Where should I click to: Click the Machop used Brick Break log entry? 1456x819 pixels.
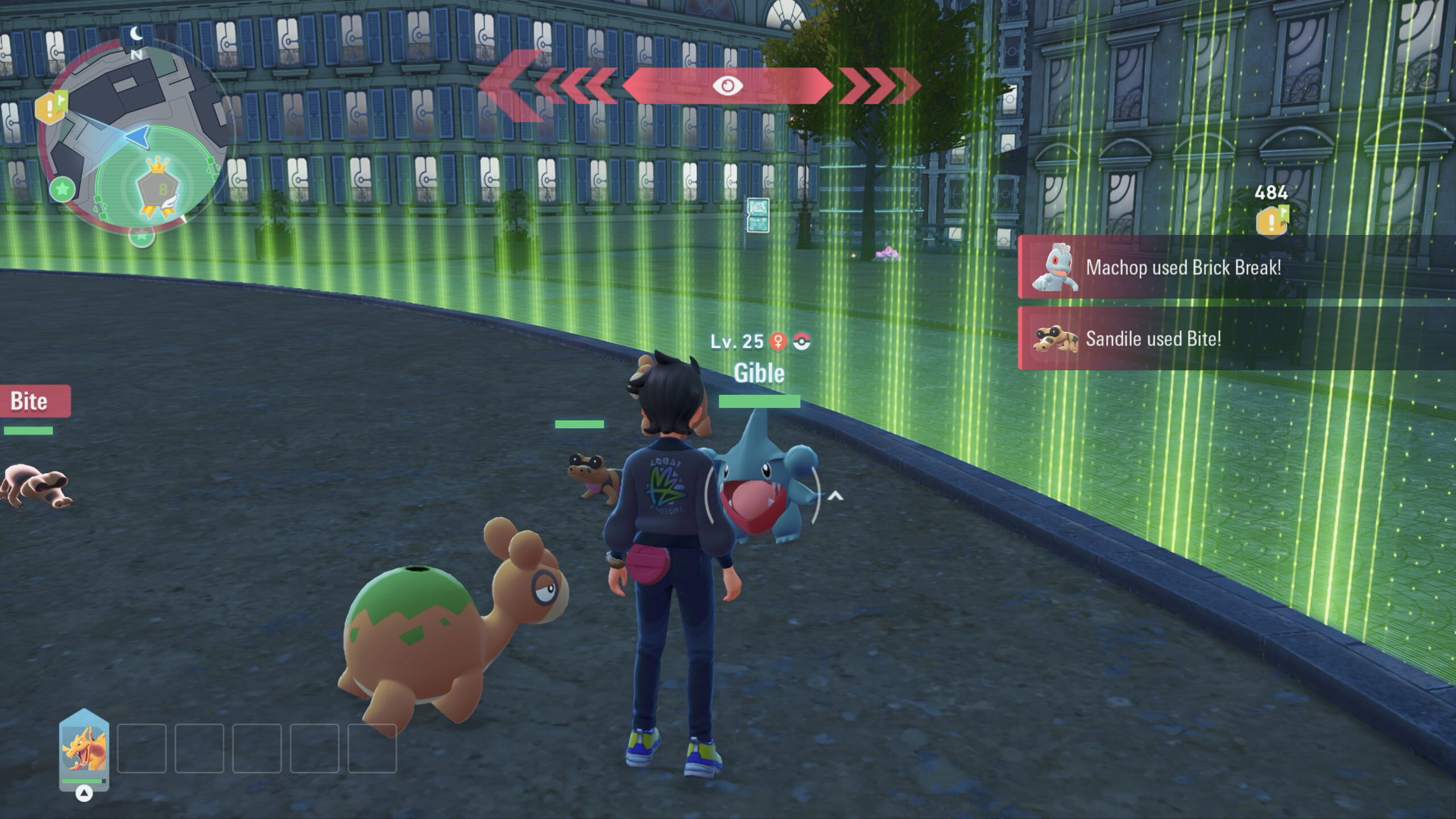(x=1234, y=267)
